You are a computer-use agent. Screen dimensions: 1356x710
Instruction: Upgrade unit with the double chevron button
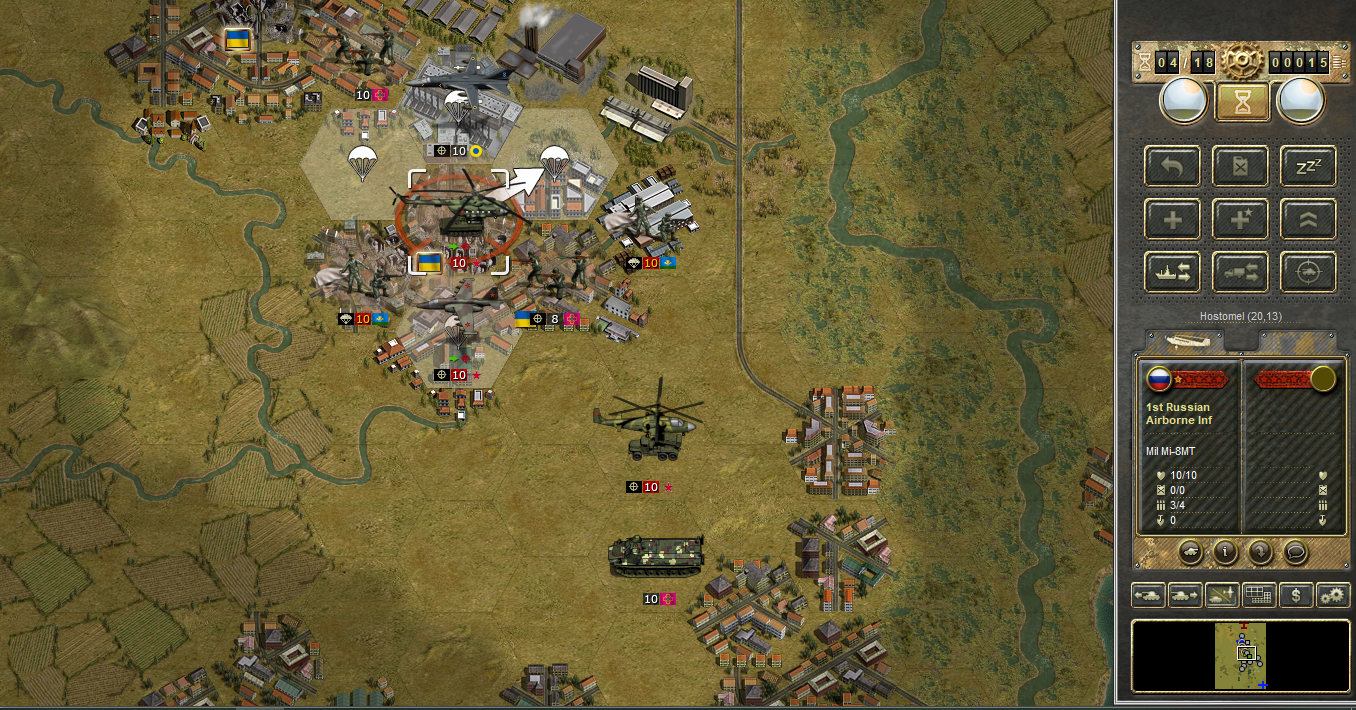(x=1308, y=219)
